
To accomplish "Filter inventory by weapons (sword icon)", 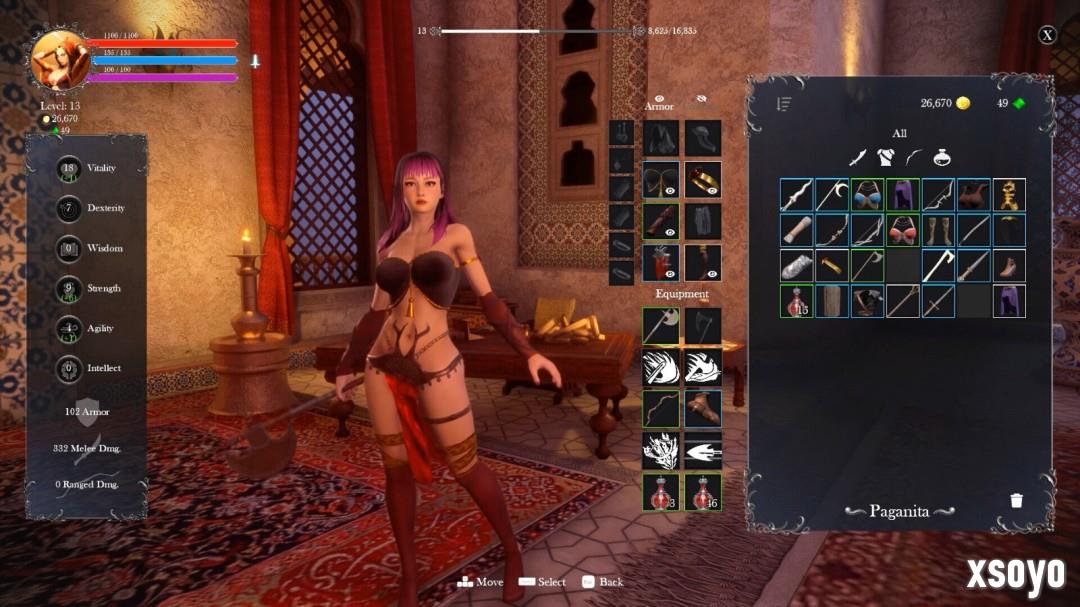I will pyautogui.click(x=857, y=157).
